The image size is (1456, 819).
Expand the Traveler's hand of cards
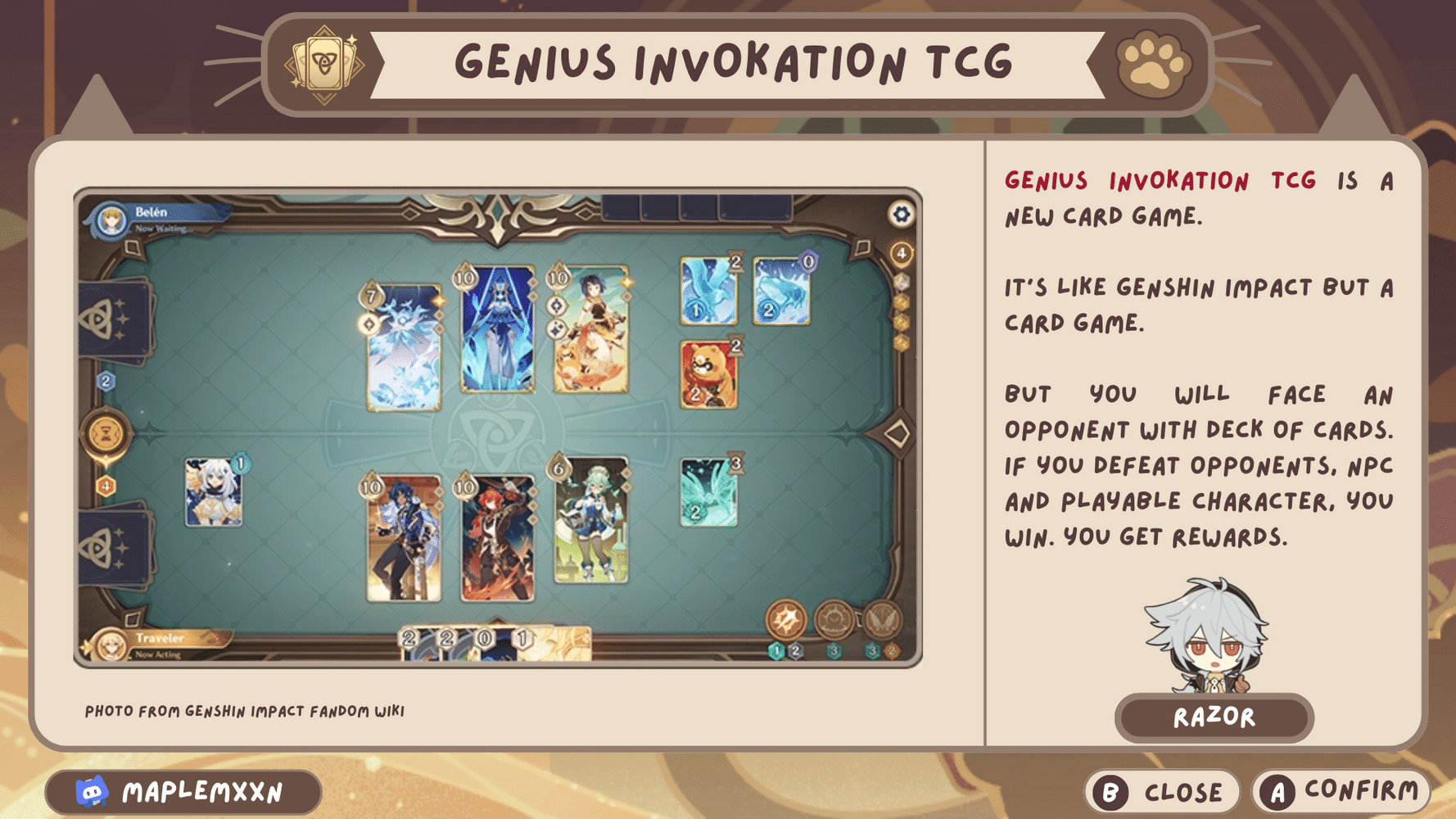point(491,643)
